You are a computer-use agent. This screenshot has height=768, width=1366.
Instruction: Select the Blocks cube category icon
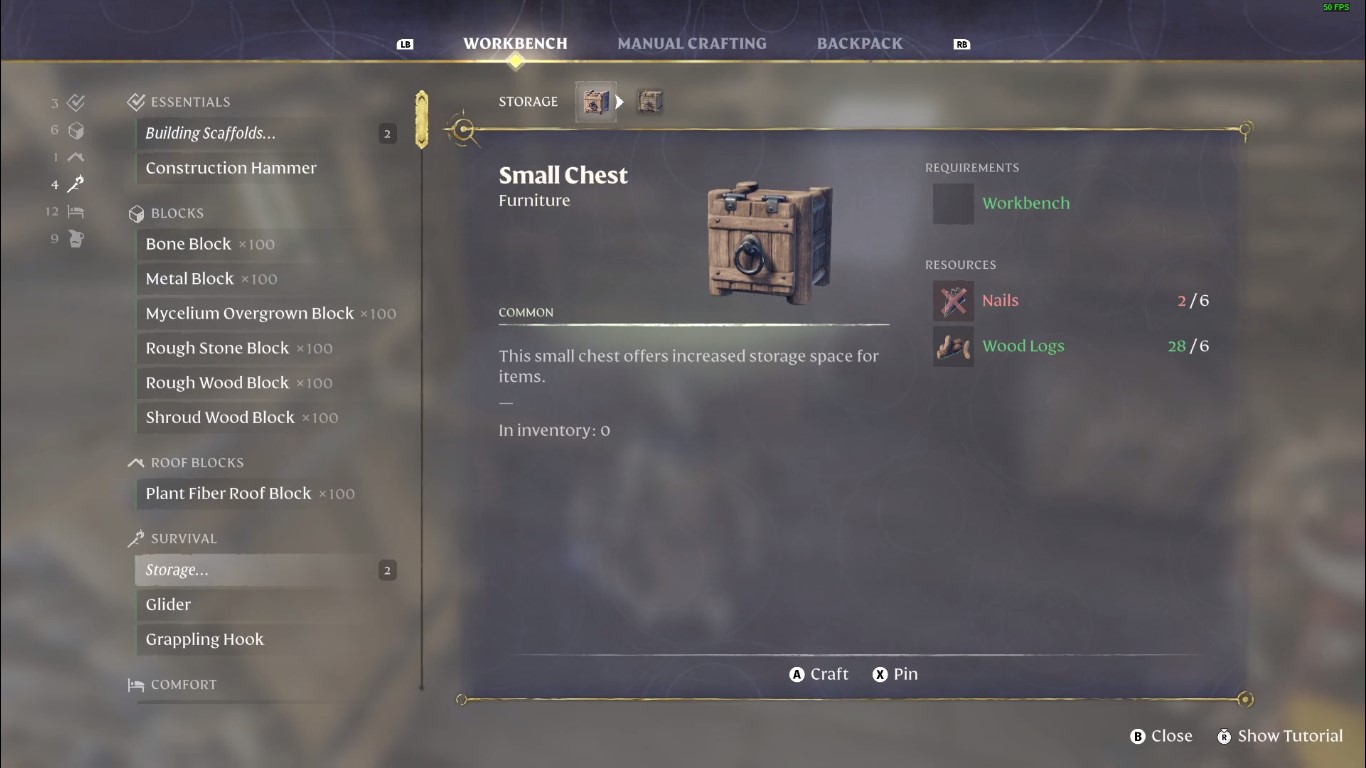pos(74,129)
